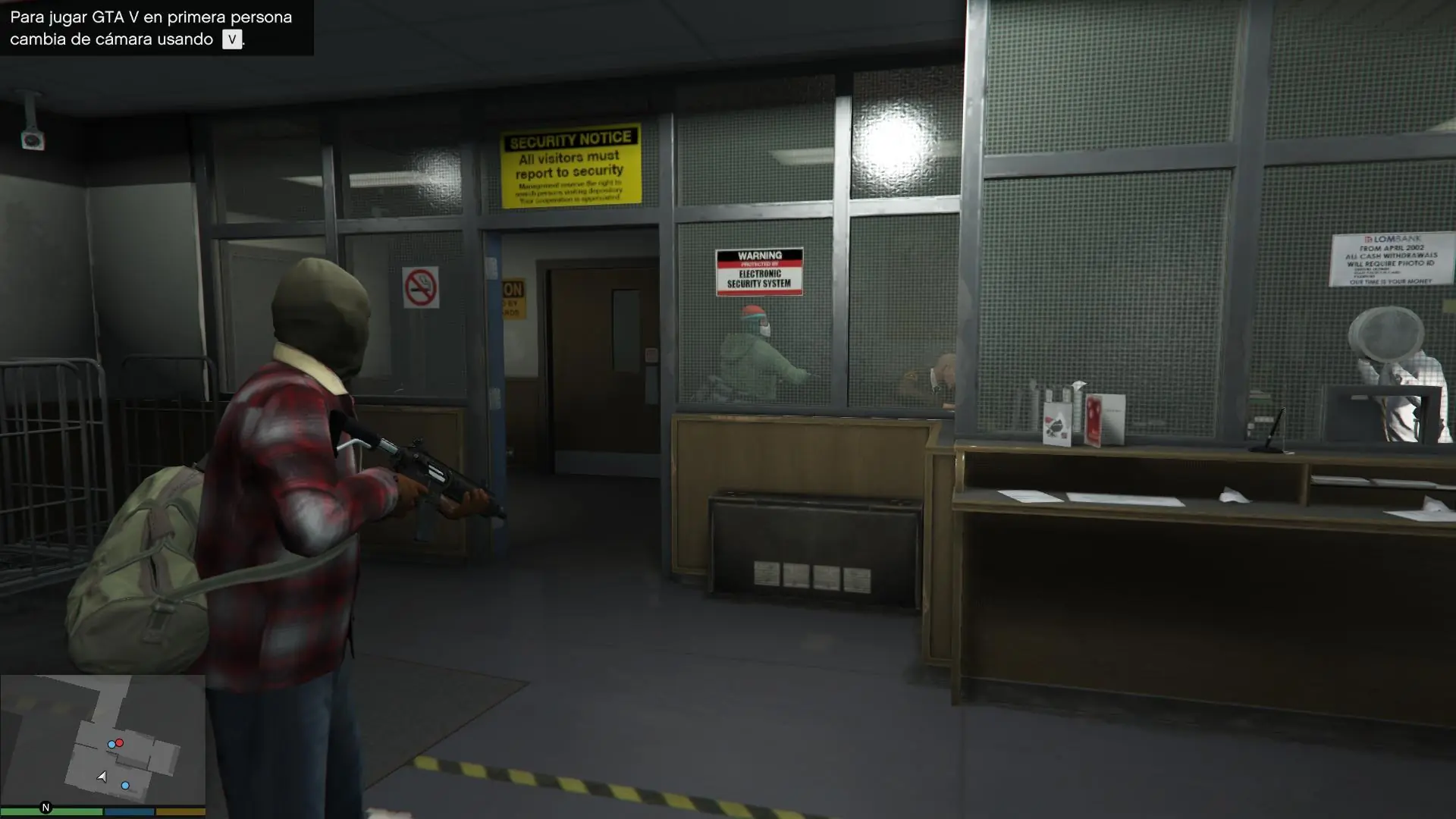Select the blue teammate blip on the minimap
Screen dimensions: 1456x819
[x=111, y=743]
